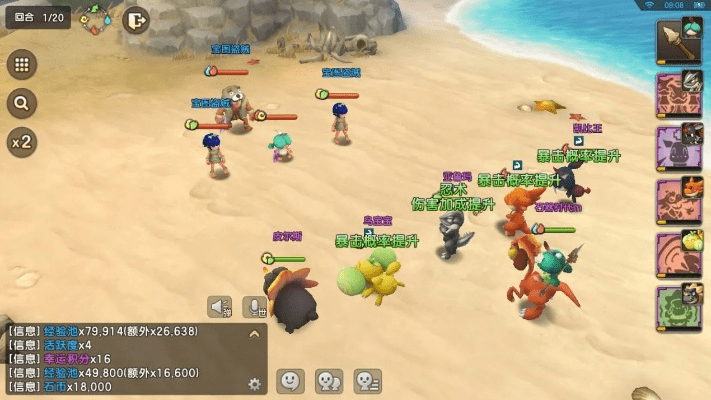Select the green bush pet portrait
This screenshot has height=400, width=711.
click(x=678, y=307)
